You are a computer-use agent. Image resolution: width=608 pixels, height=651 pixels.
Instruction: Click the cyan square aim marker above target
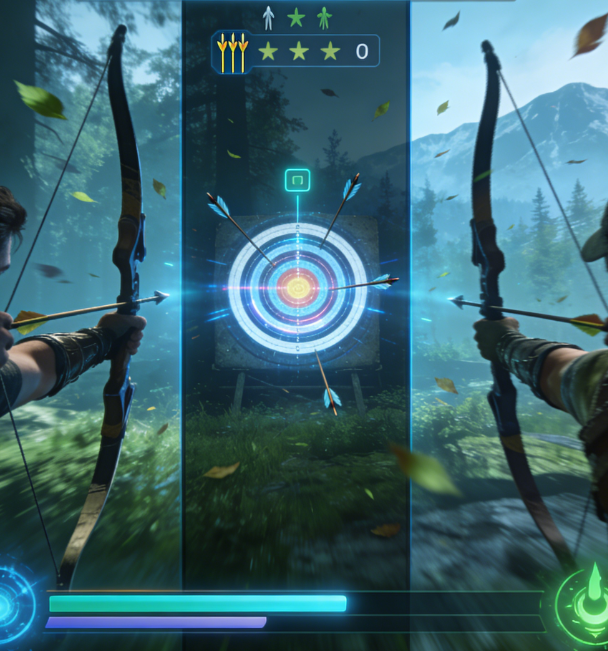pos(297,180)
